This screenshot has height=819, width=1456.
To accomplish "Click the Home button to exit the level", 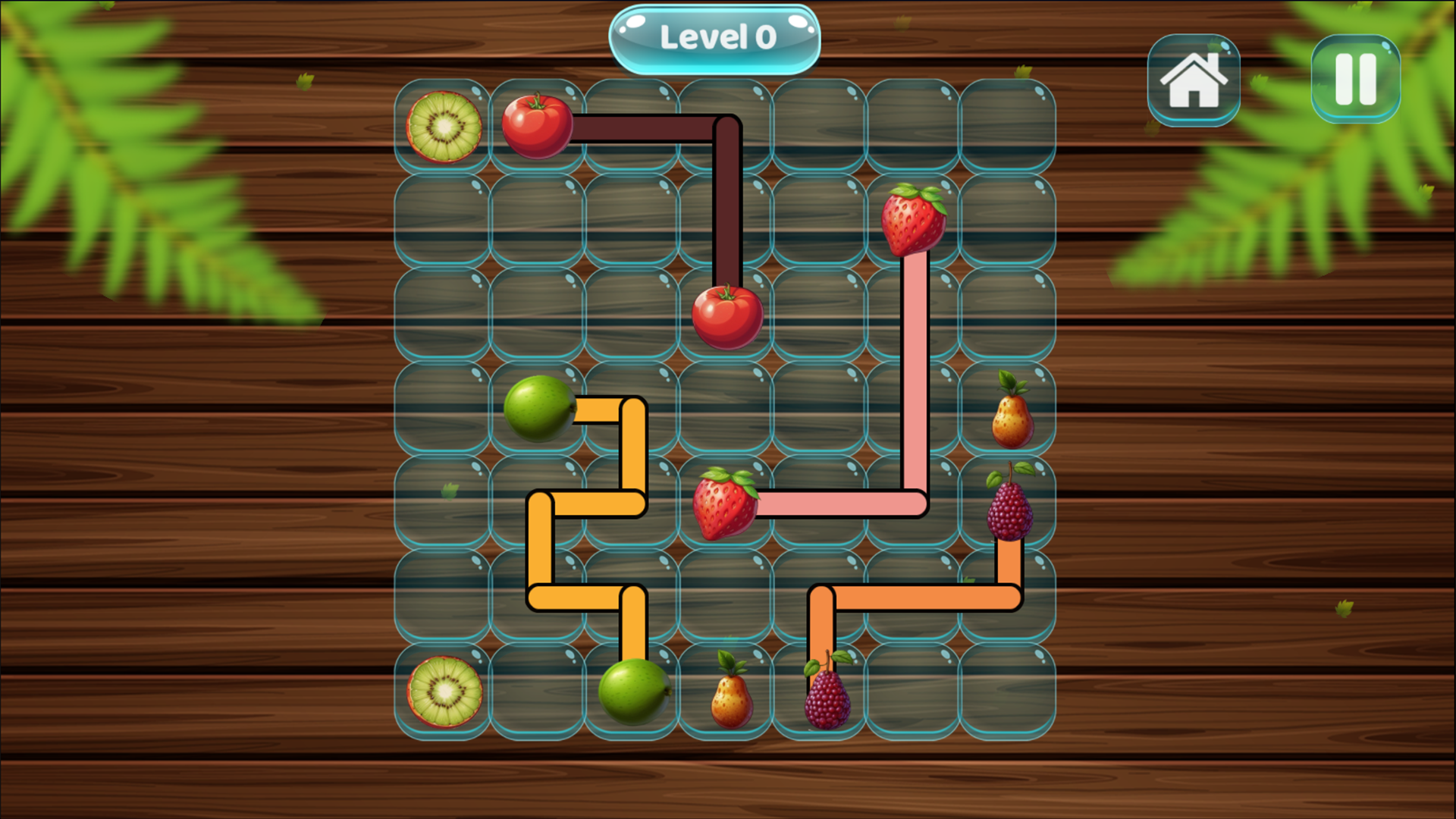I will [x=1194, y=80].
